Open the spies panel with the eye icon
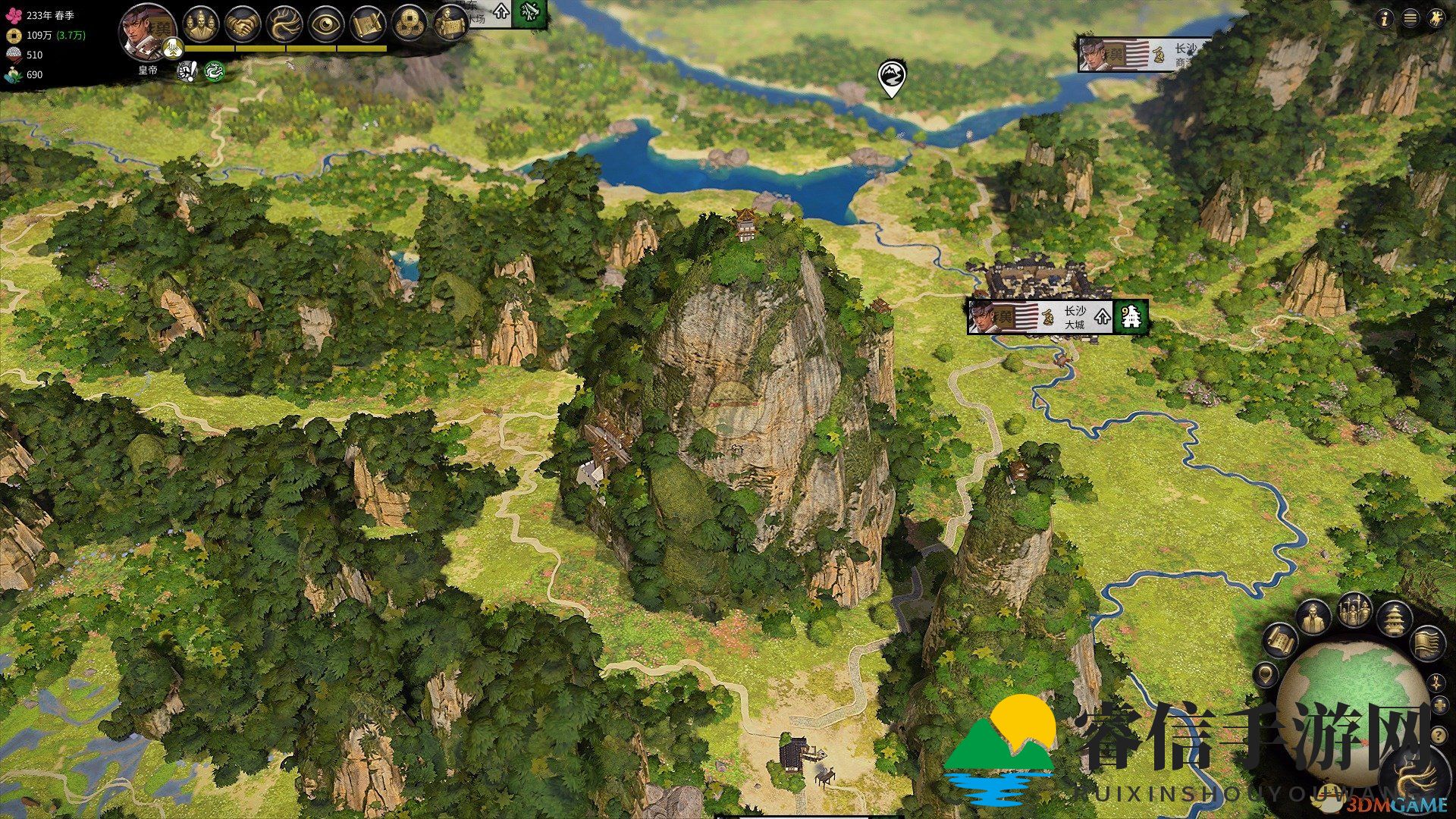 pyautogui.click(x=326, y=25)
